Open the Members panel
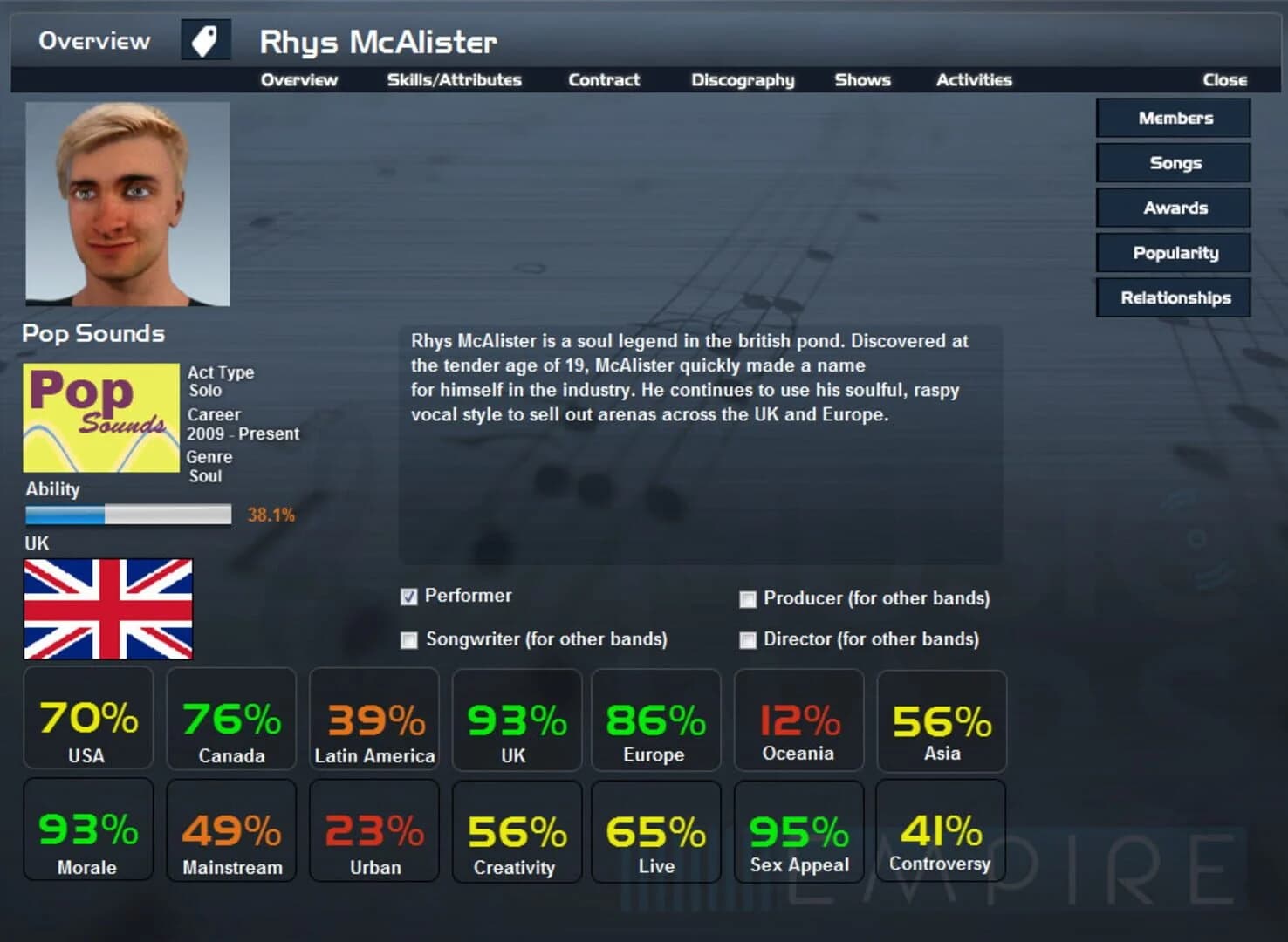Image resolution: width=1288 pixels, height=942 pixels. pyautogui.click(x=1173, y=118)
